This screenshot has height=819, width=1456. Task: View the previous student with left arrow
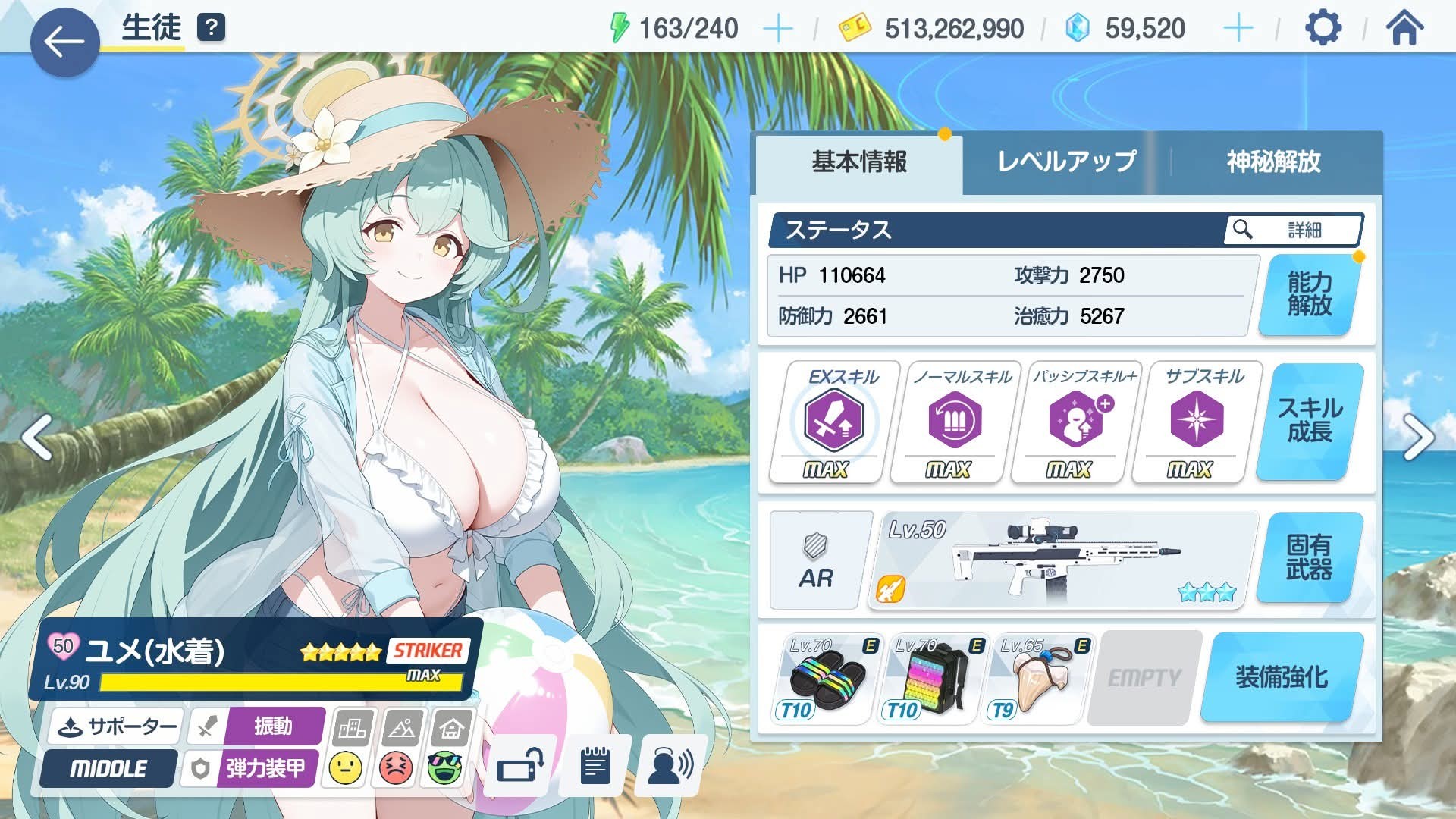tap(36, 438)
